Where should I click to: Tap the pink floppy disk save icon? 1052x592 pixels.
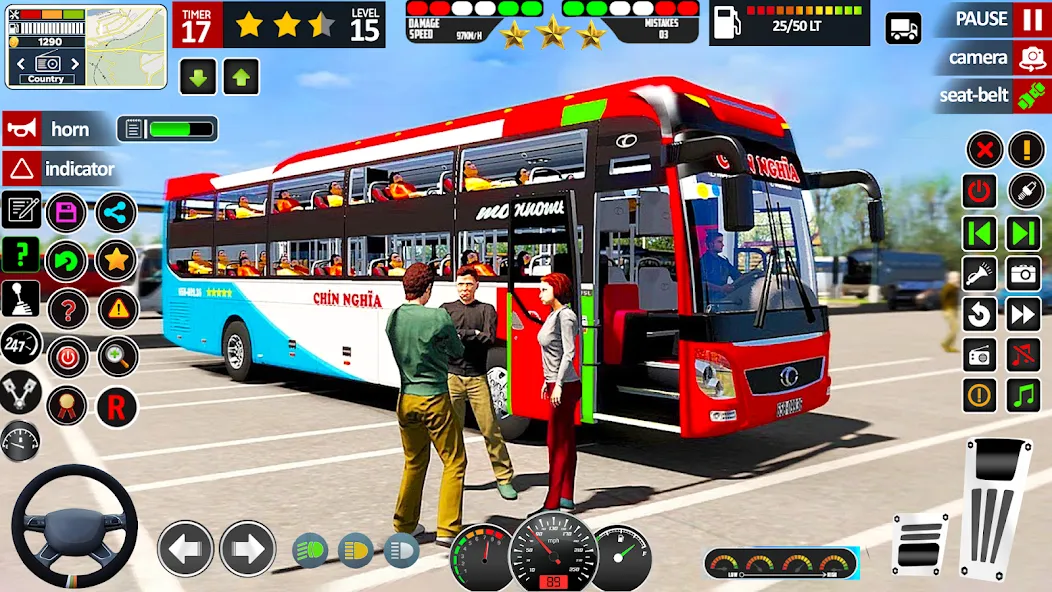[x=66, y=212]
